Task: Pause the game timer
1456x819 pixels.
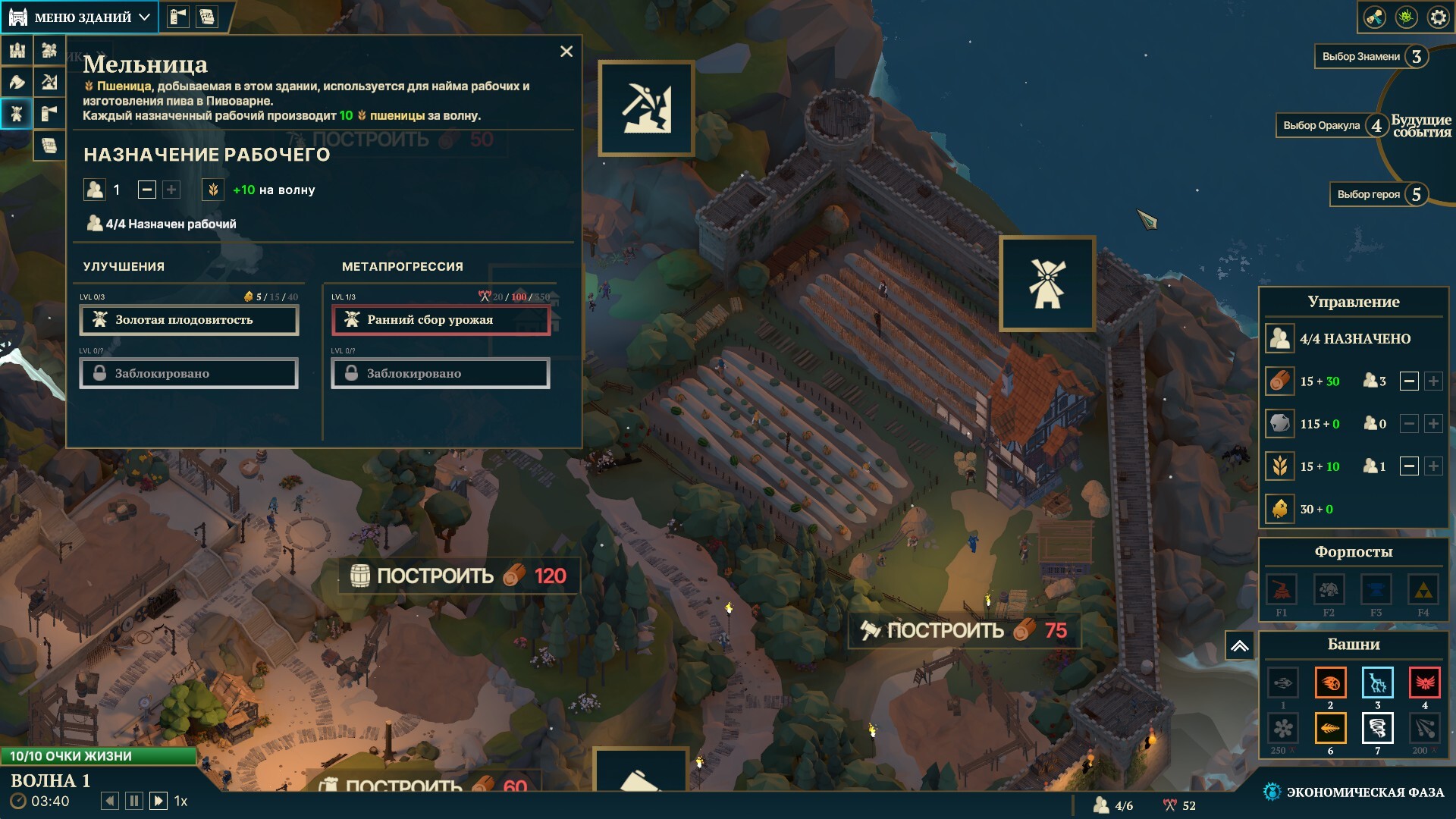Action: [x=134, y=801]
